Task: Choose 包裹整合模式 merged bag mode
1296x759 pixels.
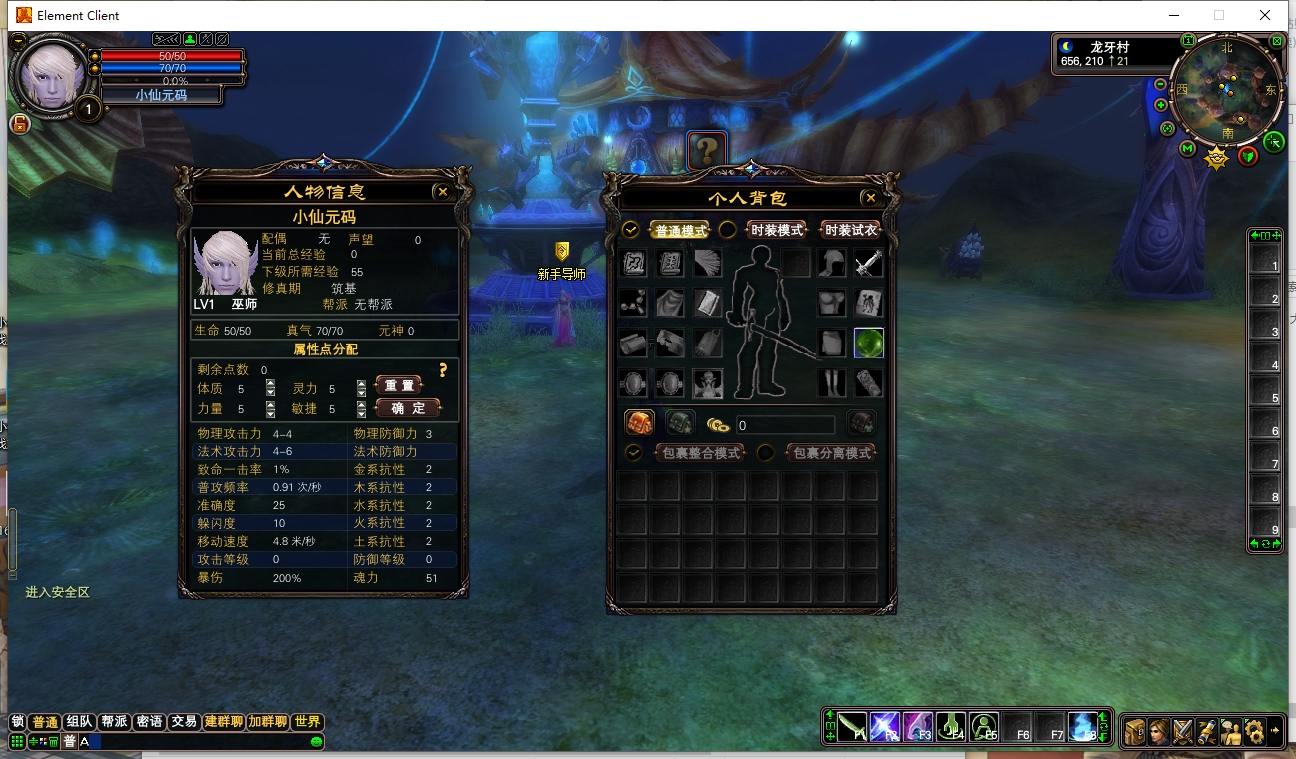Action: coord(701,453)
